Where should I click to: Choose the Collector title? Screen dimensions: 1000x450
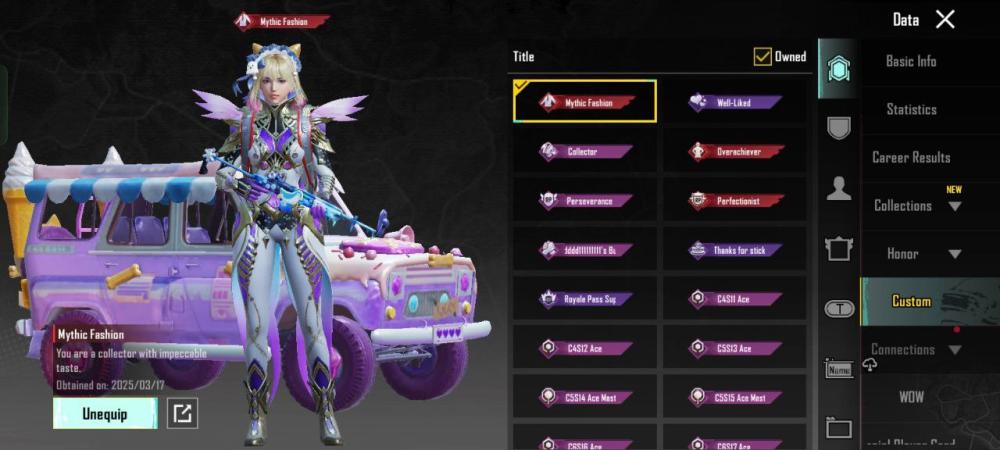(585, 151)
